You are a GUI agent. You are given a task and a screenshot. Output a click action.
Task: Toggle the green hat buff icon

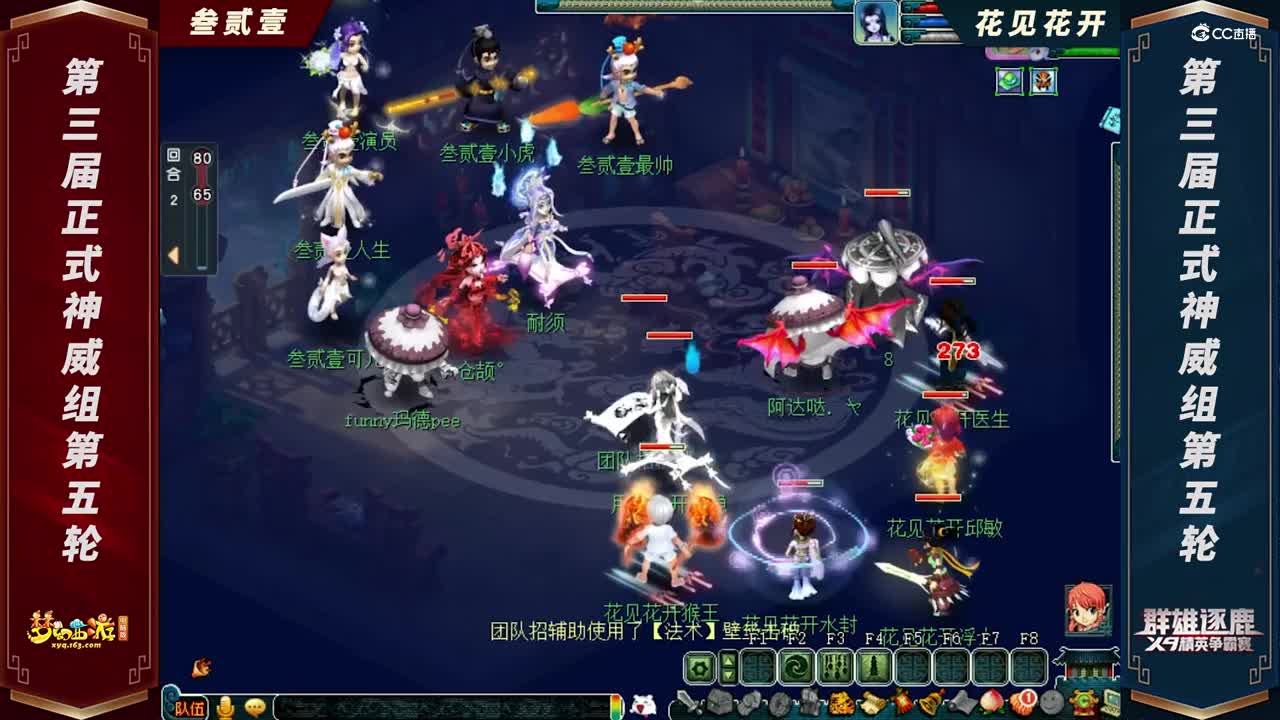1009,80
